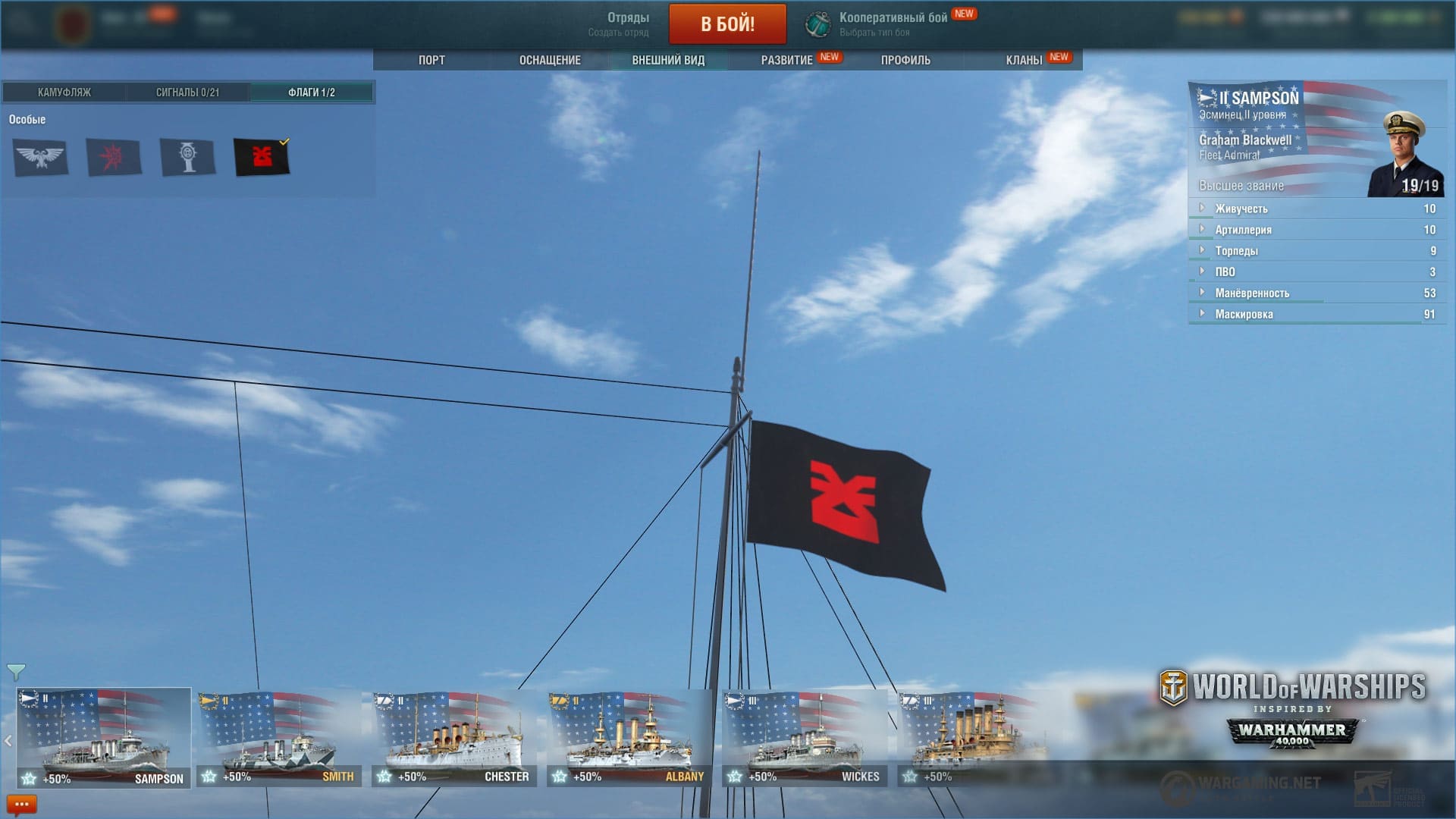Open commander Graham Blackwell's portrait
1456x819 pixels.
pyautogui.click(x=1404, y=155)
